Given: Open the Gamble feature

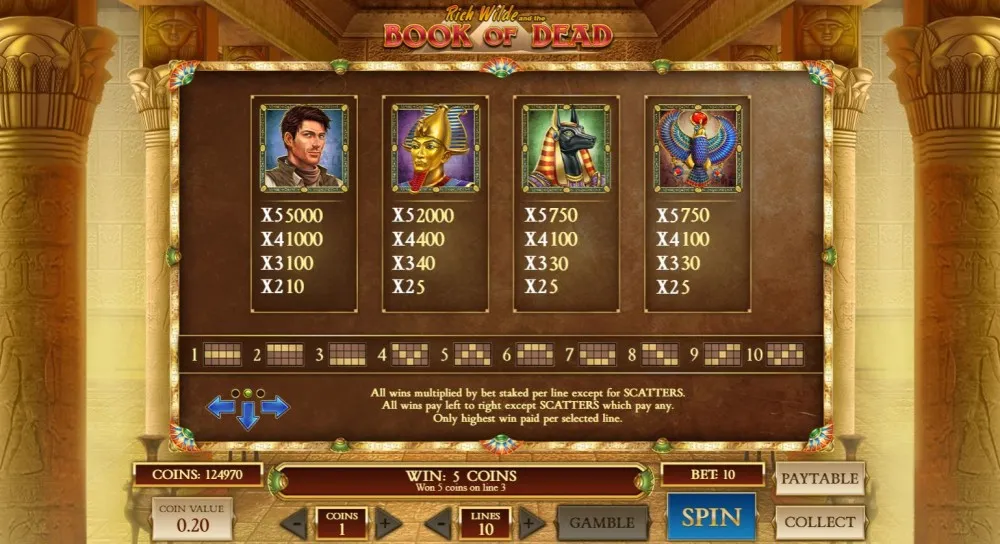Looking at the screenshot, I should [602, 522].
